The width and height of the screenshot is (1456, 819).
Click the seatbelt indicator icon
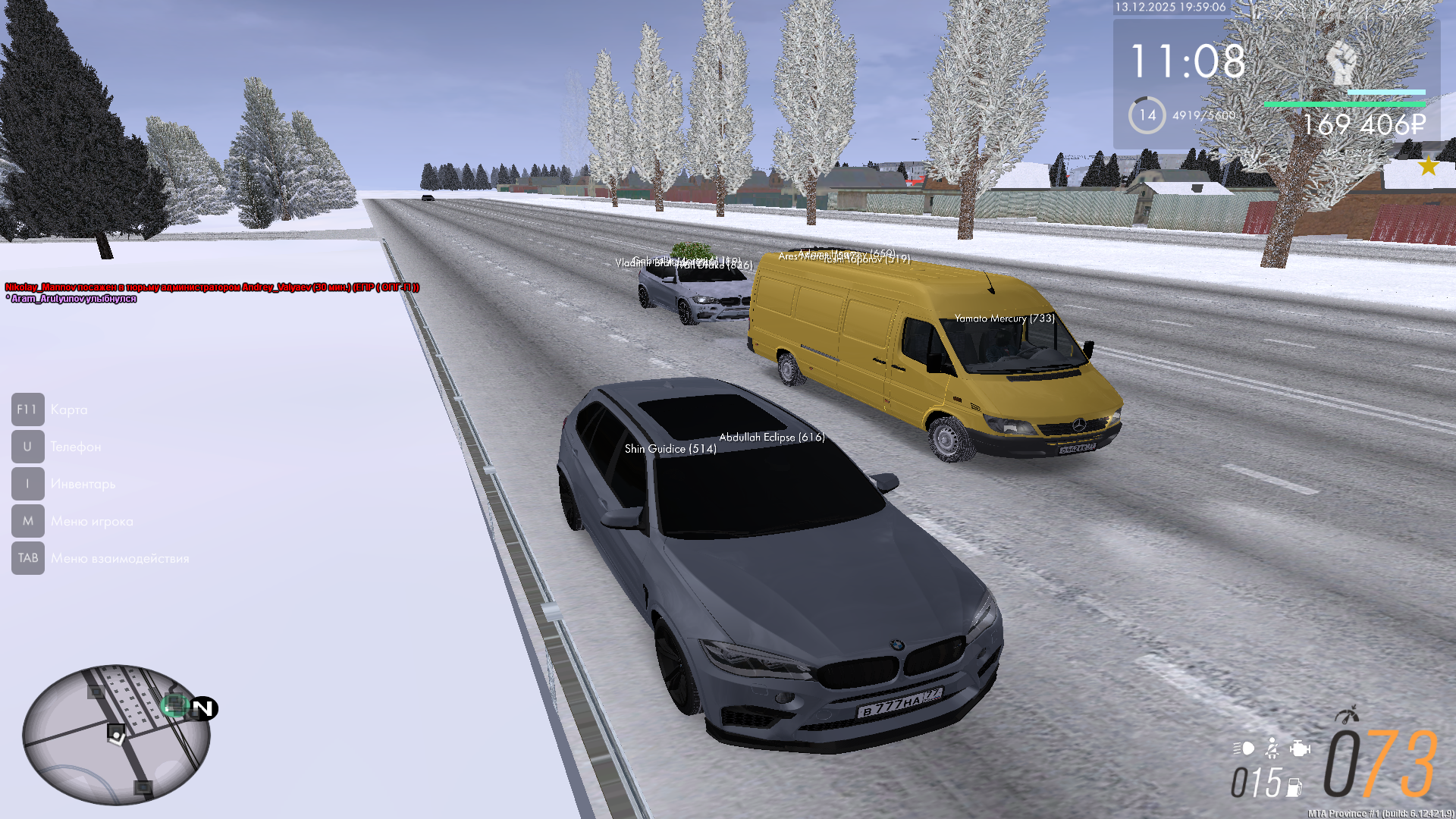1272,749
